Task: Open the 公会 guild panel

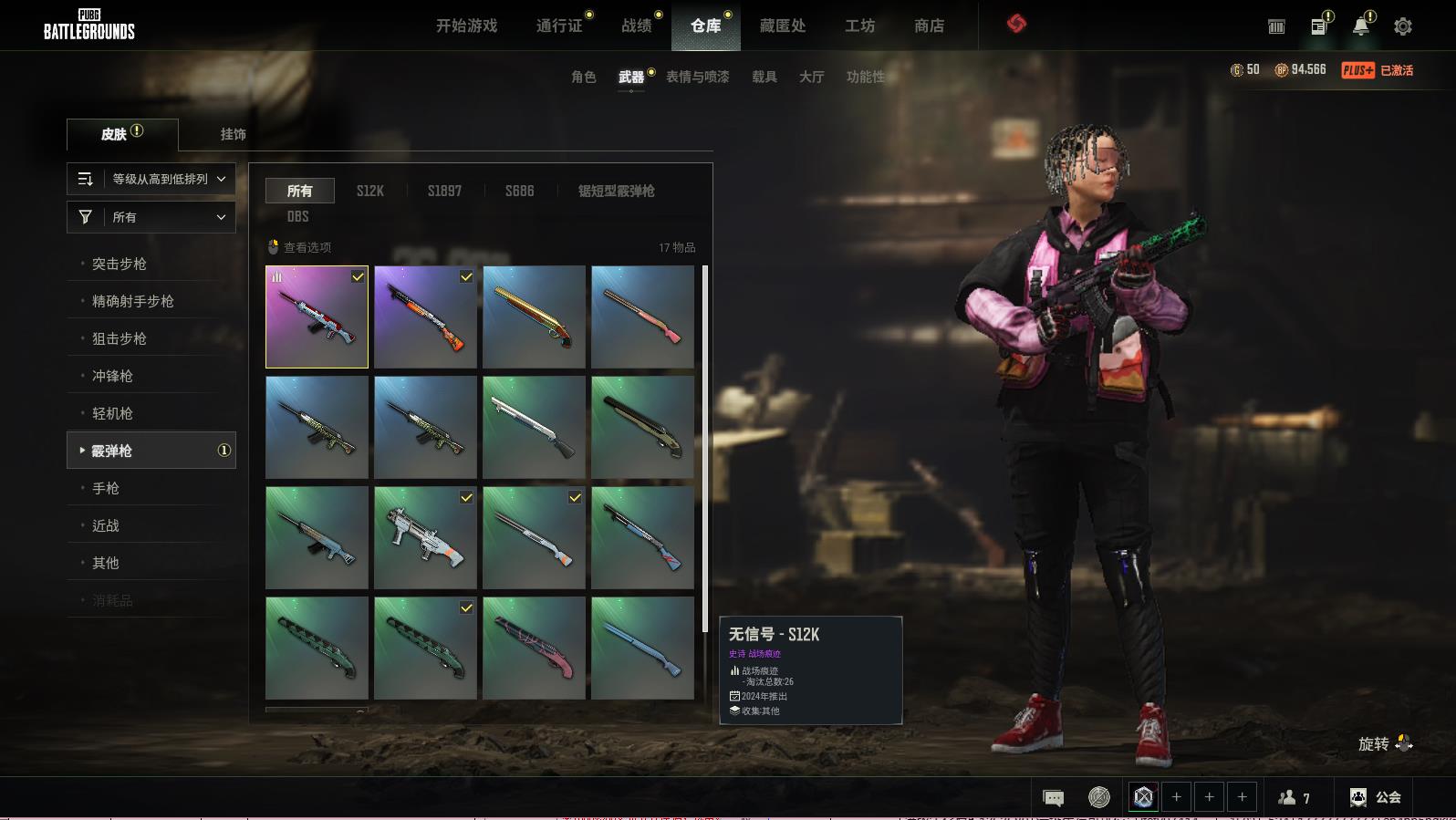Action: pos(1376,797)
